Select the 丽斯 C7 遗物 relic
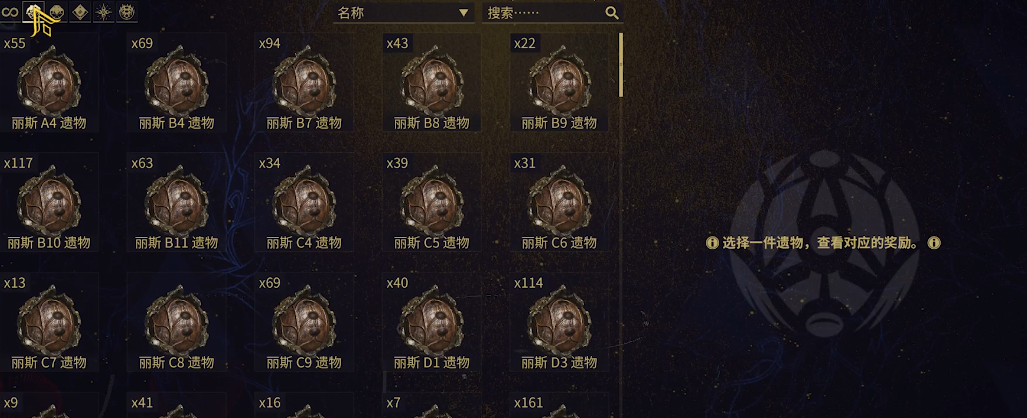Image resolution: width=1027 pixels, height=418 pixels. [x=49, y=323]
